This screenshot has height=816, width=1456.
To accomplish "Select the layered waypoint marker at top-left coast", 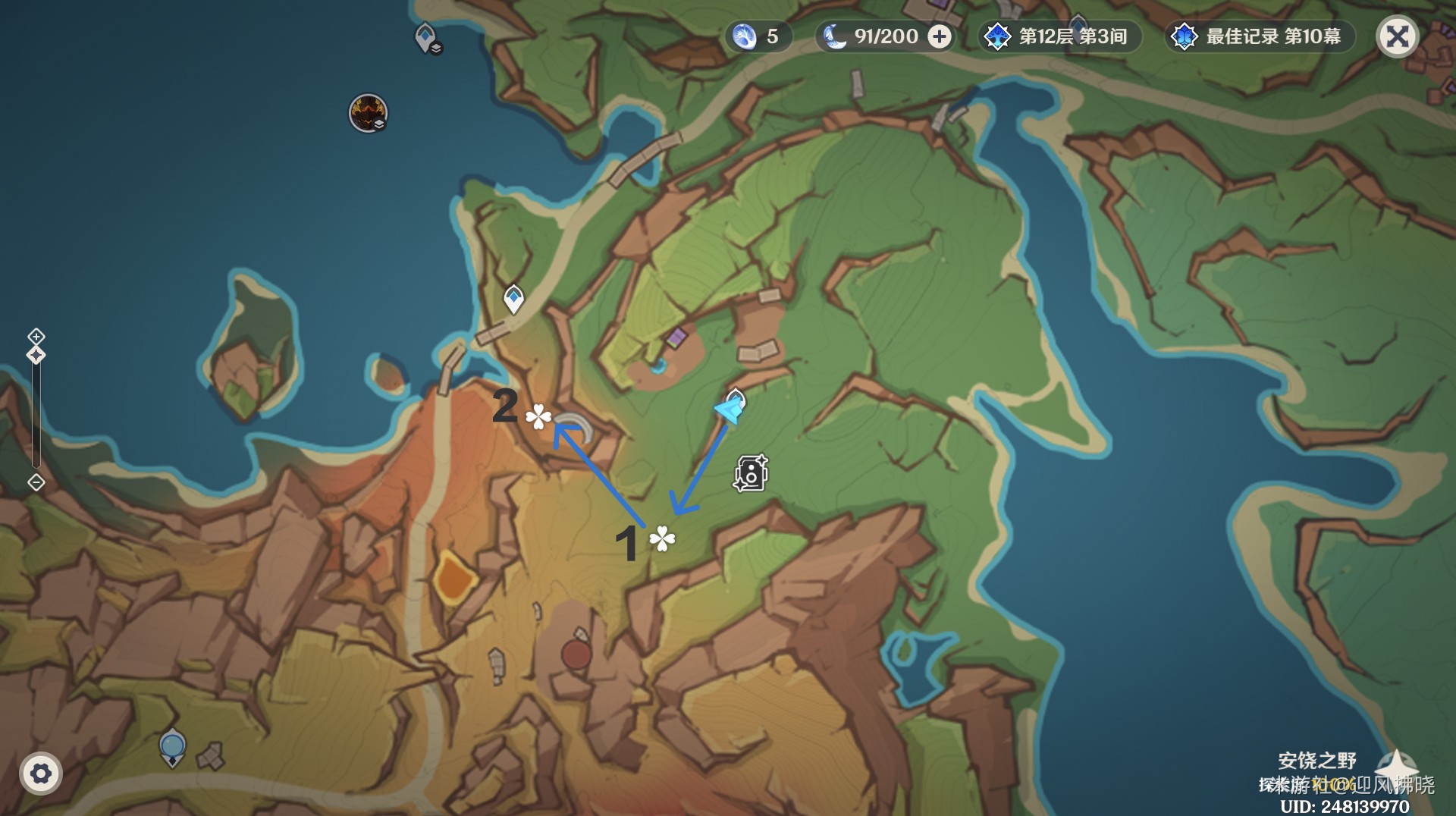I will [x=426, y=37].
